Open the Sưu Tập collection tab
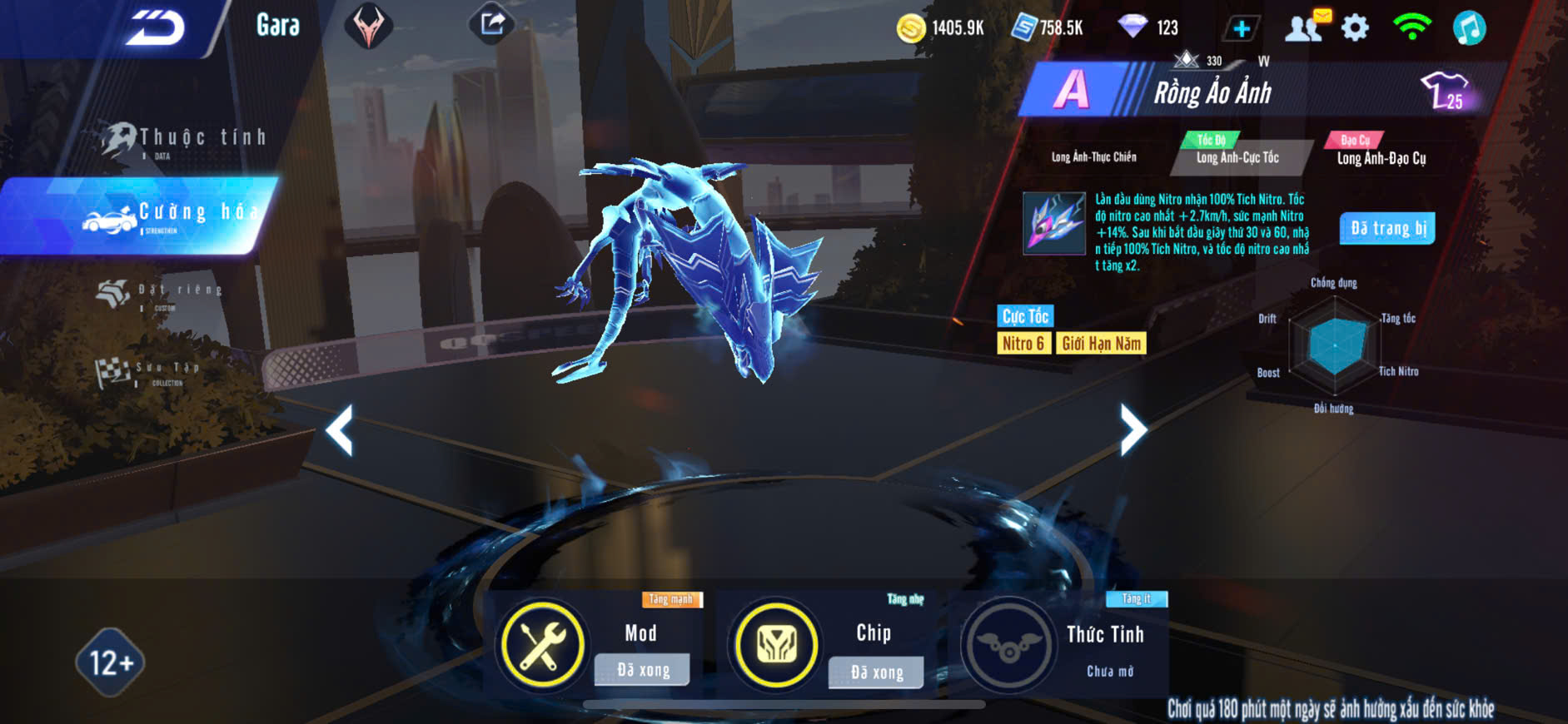The image size is (1568, 724). tap(150, 371)
